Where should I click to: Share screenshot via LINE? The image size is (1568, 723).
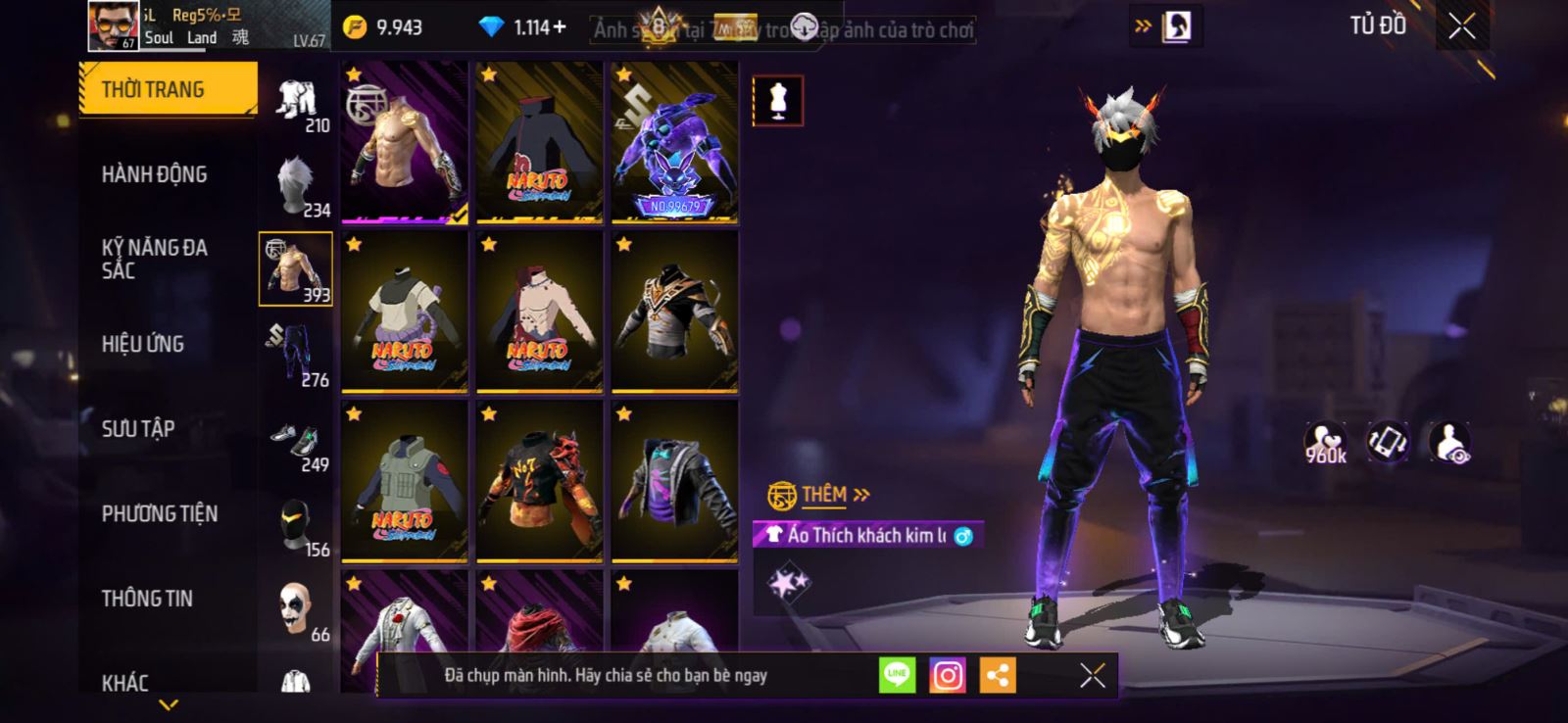[897, 675]
